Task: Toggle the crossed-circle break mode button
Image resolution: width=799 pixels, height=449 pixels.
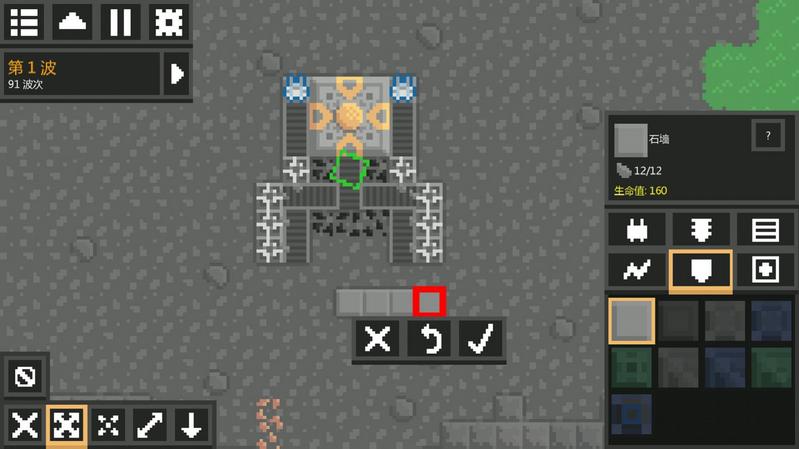Action: (24, 377)
